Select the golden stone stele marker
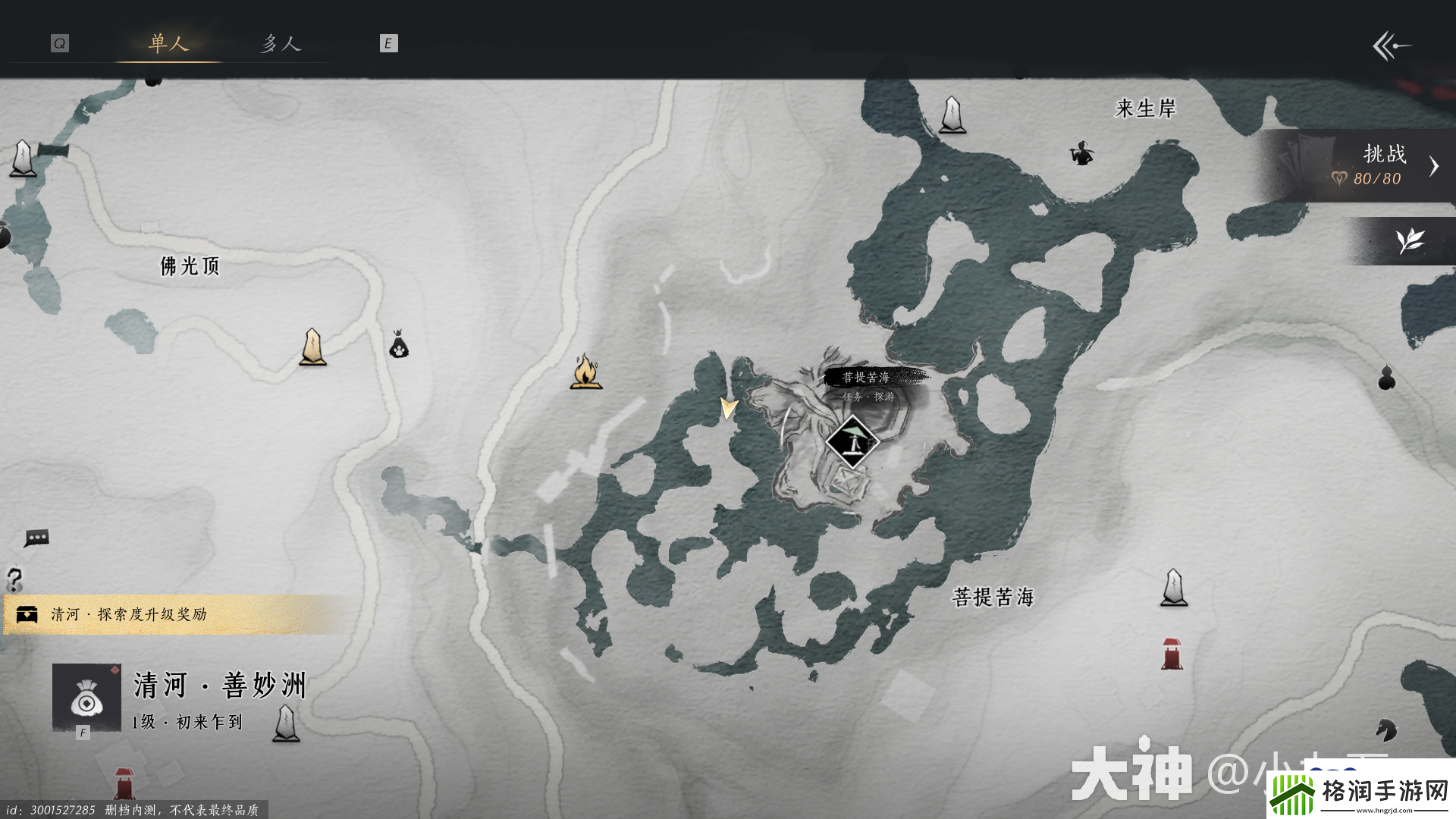 click(312, 347)
